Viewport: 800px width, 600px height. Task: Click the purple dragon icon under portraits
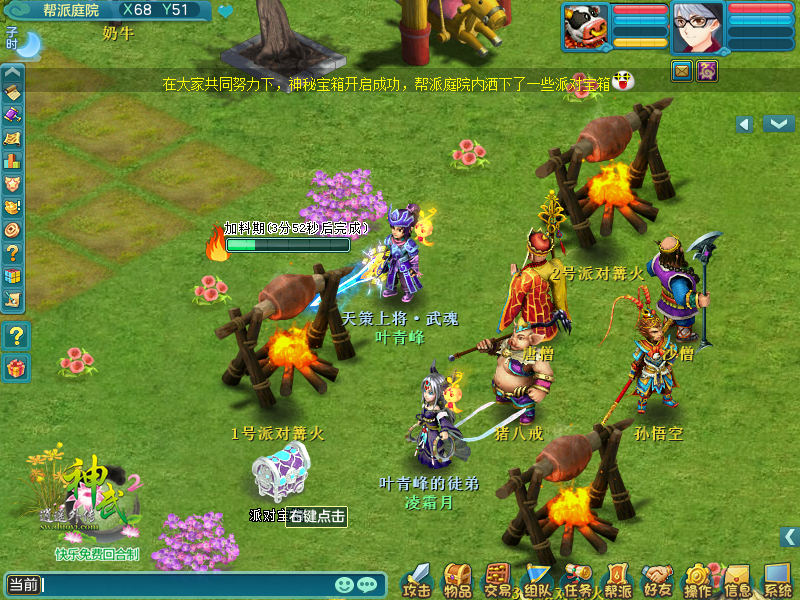pos(707,70)
